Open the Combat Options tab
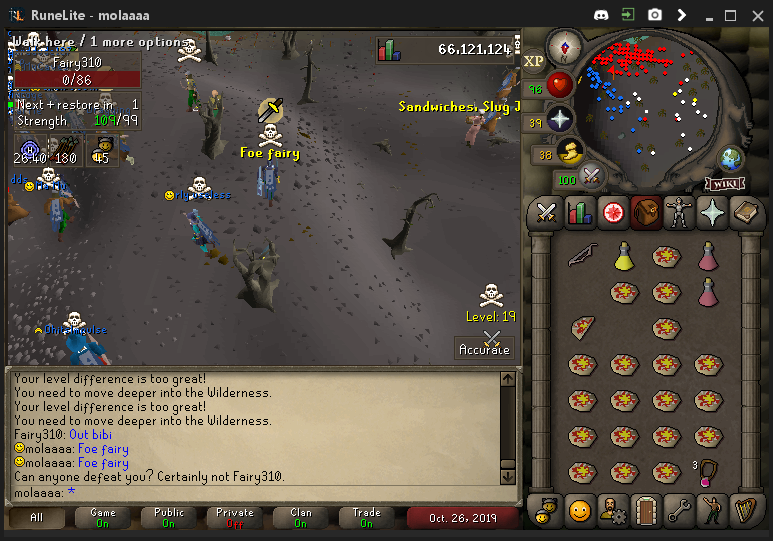 546,212
